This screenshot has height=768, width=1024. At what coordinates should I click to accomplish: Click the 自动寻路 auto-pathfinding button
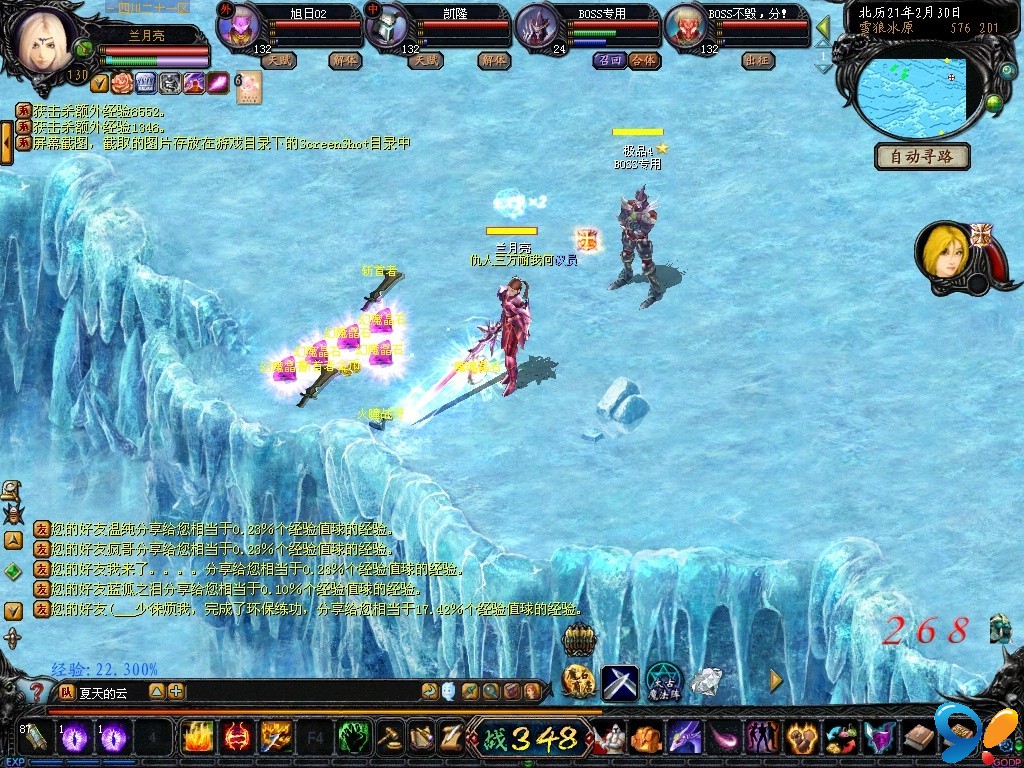click(922, 157)
